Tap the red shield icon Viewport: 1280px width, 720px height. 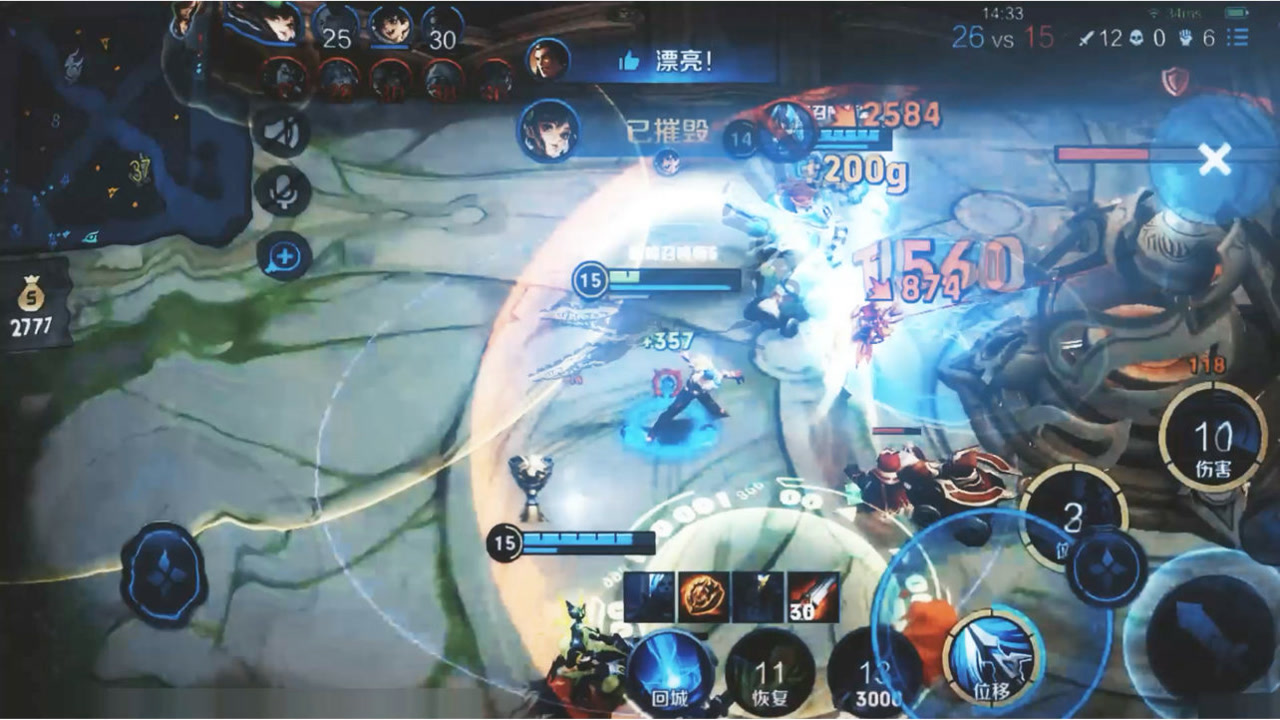point(1177,80)
